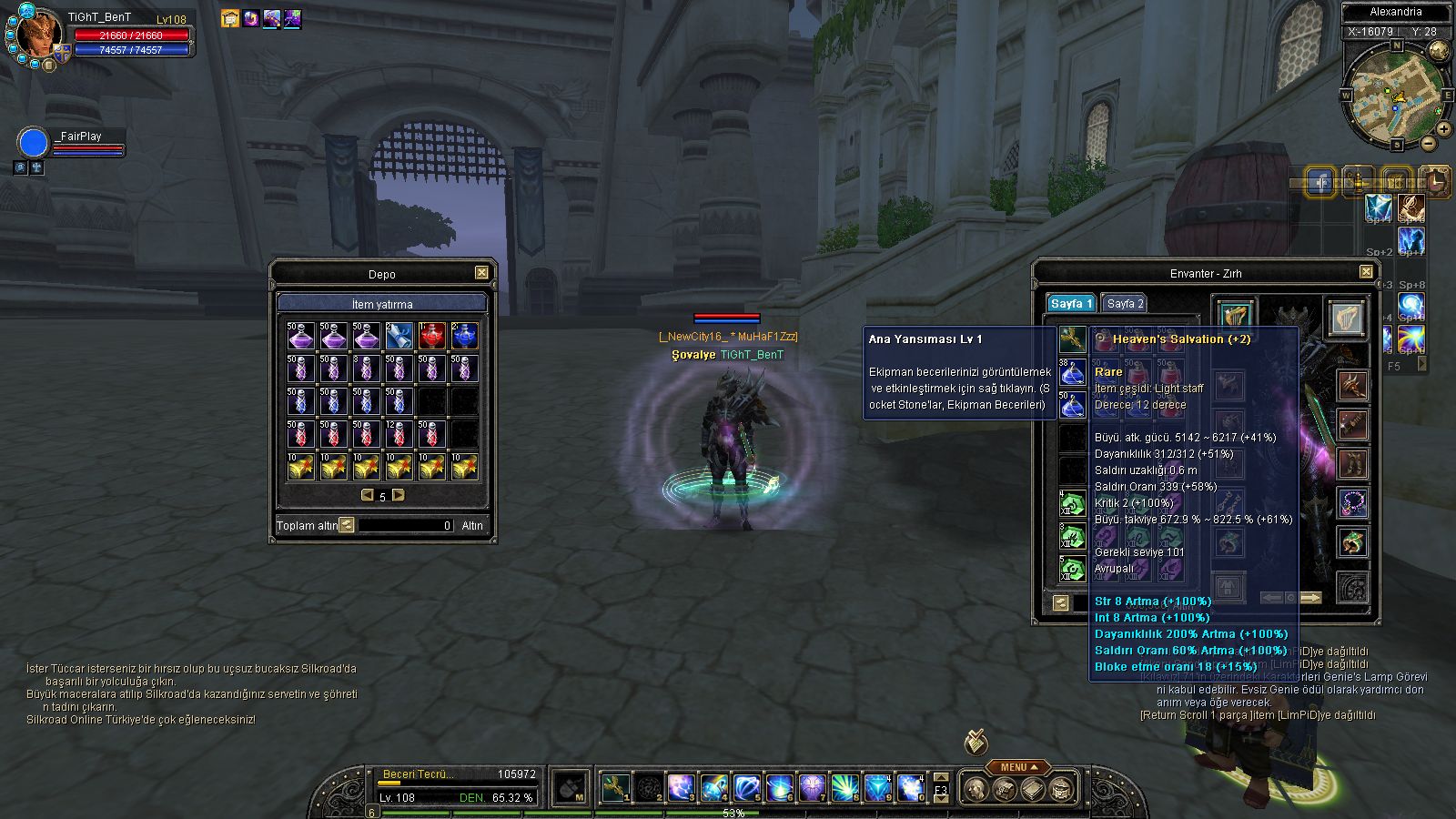Screen dimensions: 1456x819
Task: Select the Sayfa 1 inventory tab
Action: tap(1070, 303)
